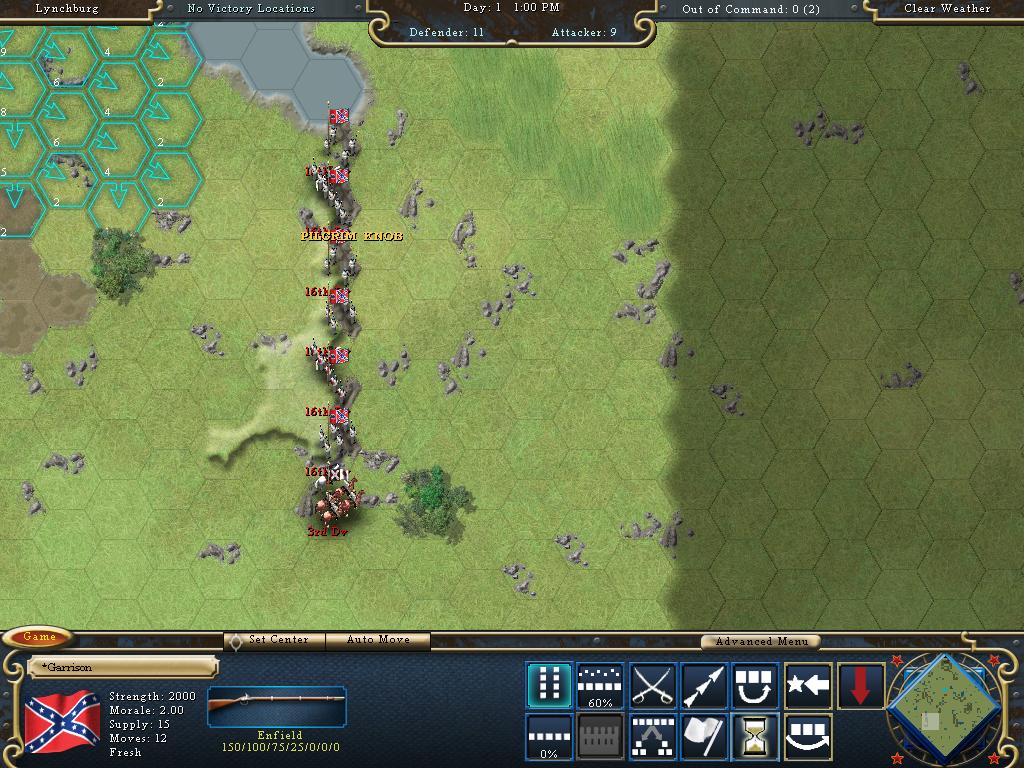Viewport: 1024px width, 768px height.
Task: Click the wheel formation curved-arrow icon
Action: coord(808,737)
